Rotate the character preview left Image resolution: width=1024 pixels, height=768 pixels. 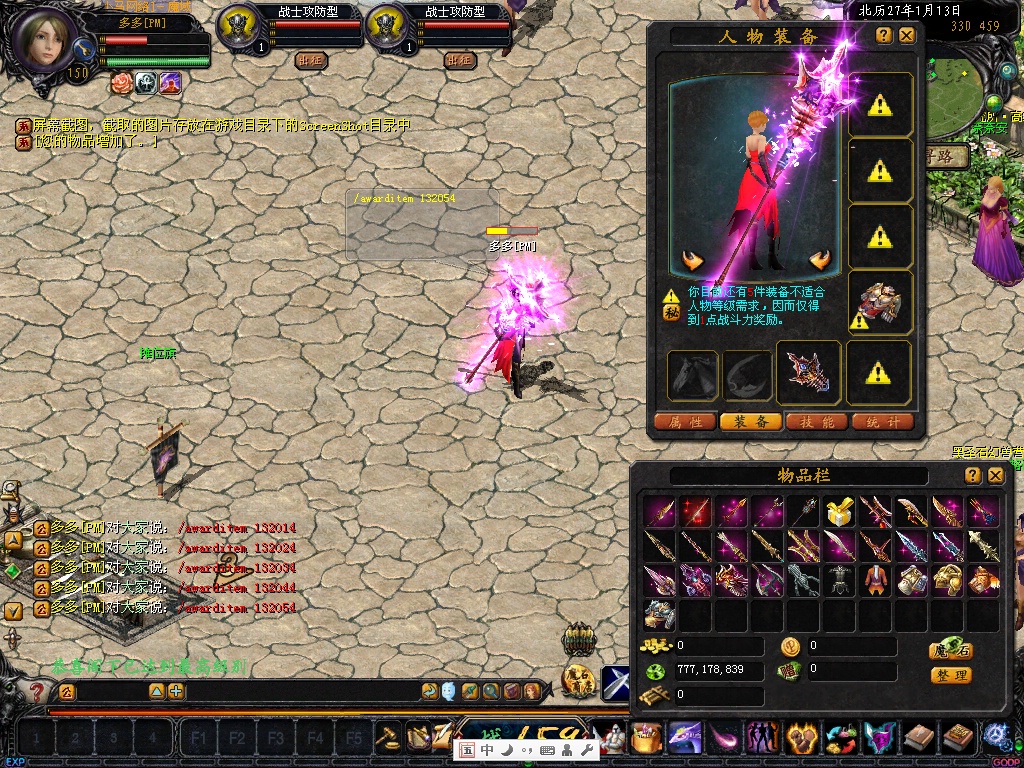[692, 261]
